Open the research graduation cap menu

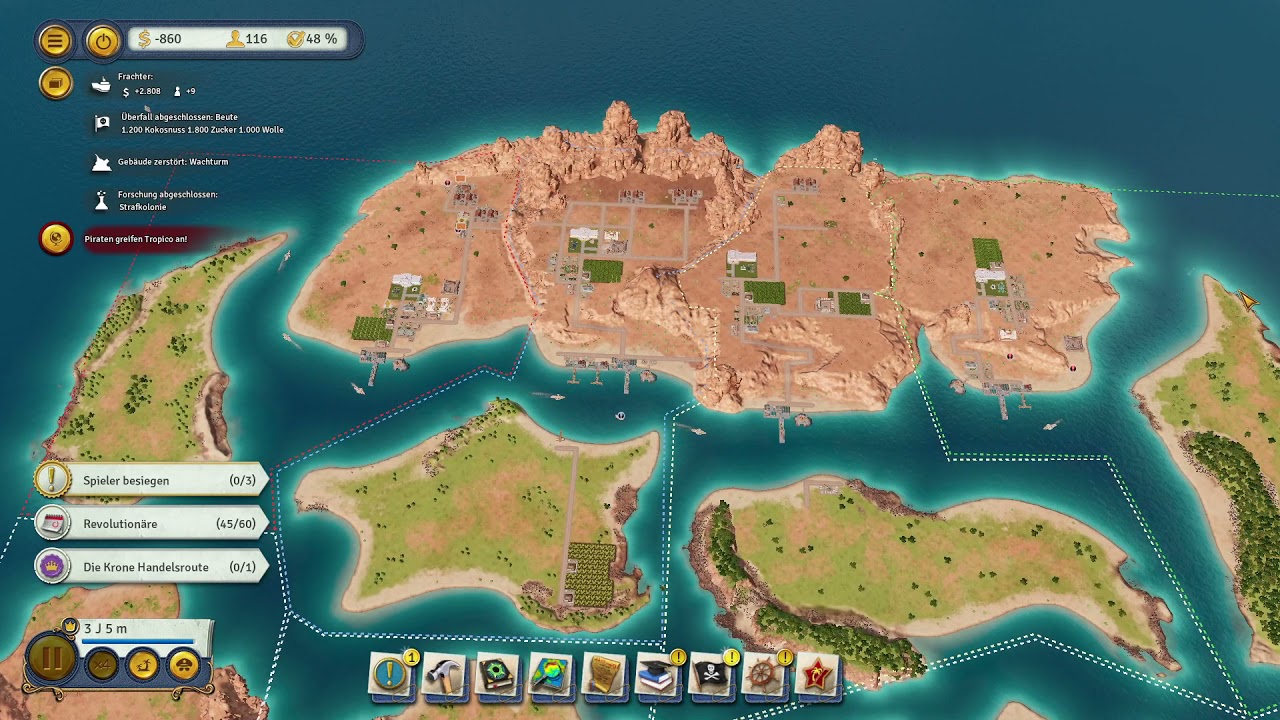tap(658, 676)
